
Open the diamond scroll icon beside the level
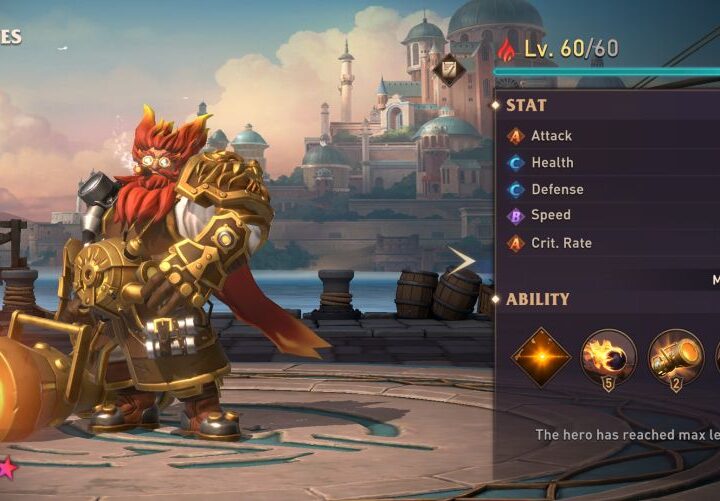448,70
